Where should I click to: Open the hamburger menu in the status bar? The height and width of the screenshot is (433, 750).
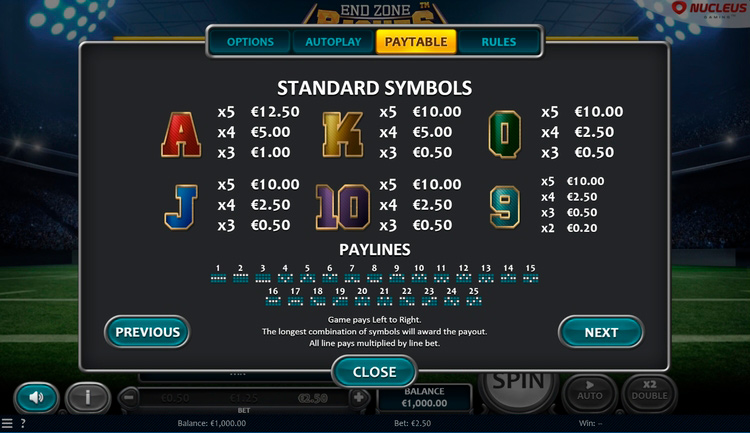coord(7,424)
